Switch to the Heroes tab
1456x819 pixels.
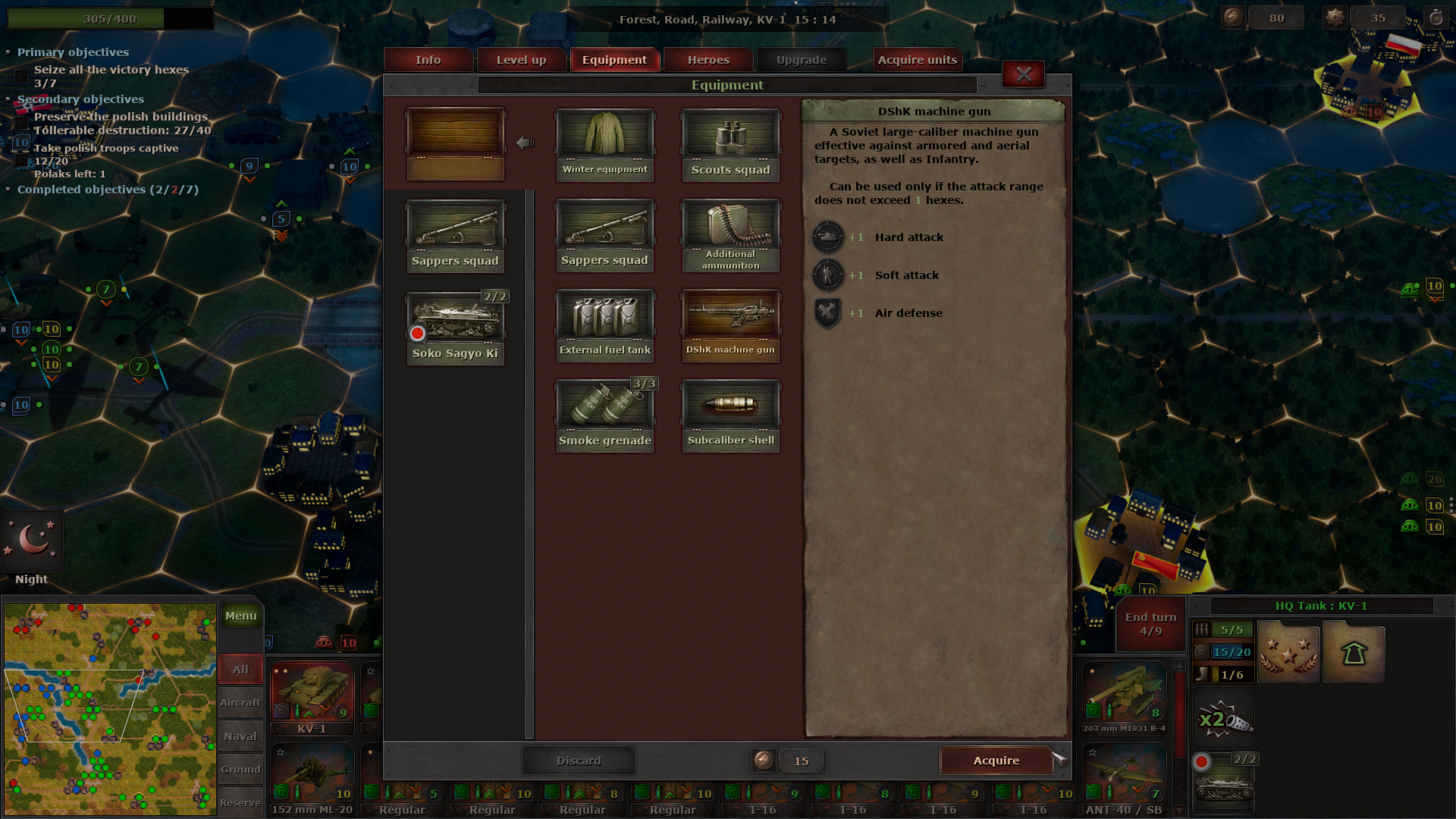707,59
